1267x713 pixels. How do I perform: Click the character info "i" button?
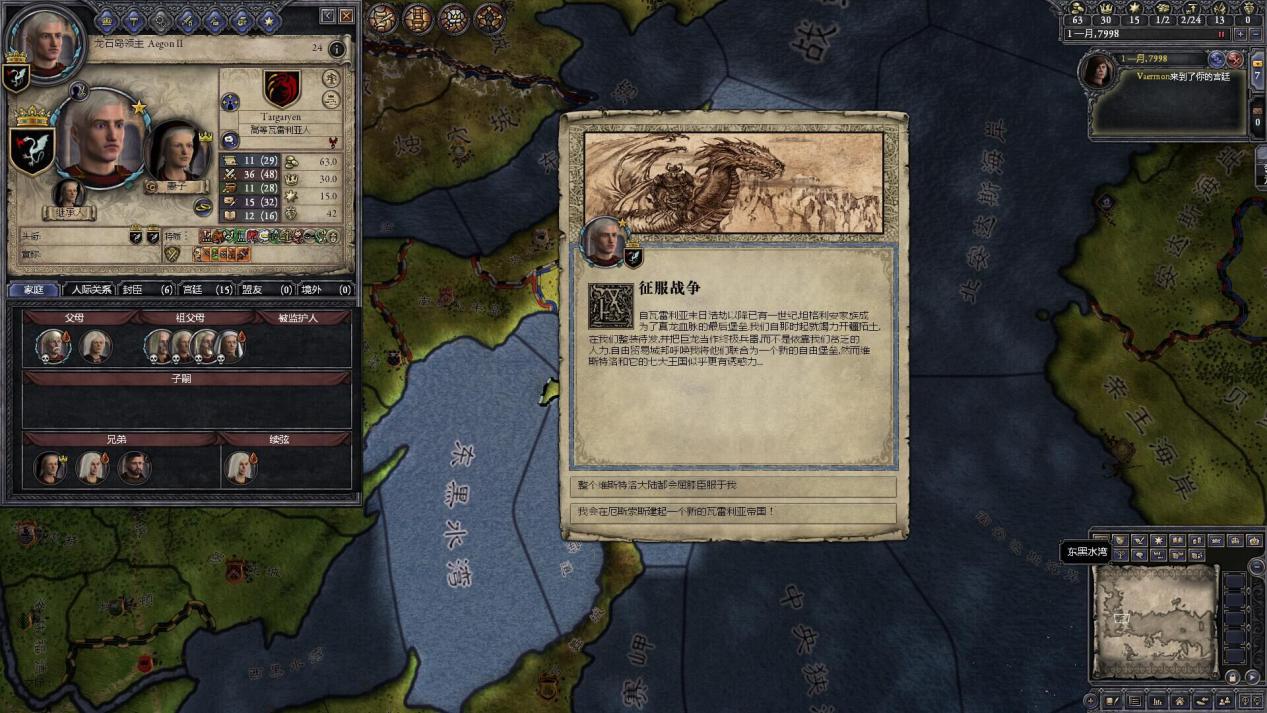337,48
